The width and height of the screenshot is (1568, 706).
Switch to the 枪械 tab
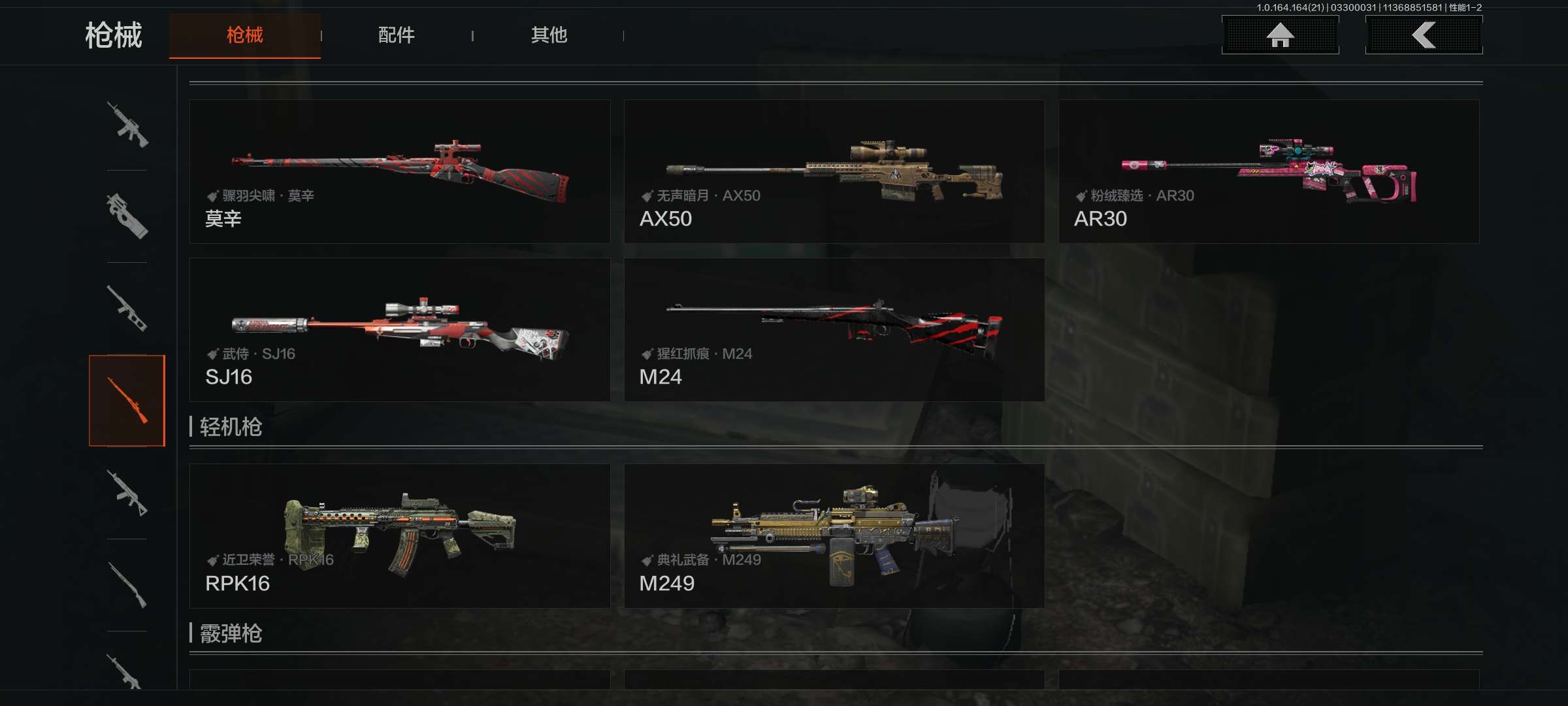(x=244, y=35)
